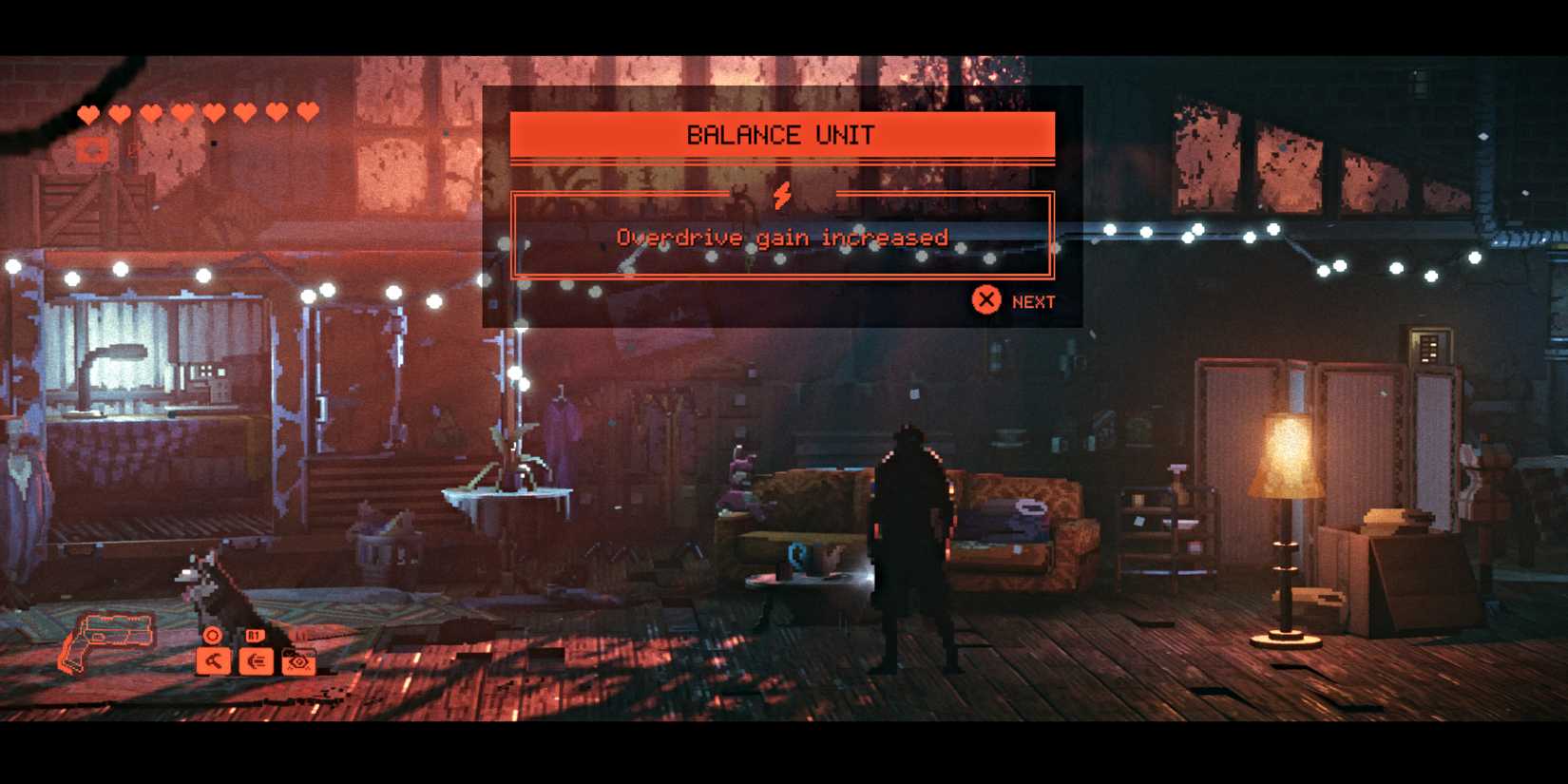Click the small camera icon below the hearts
This screenshot has width=1568, height=784.
click(x=91, y=149)
